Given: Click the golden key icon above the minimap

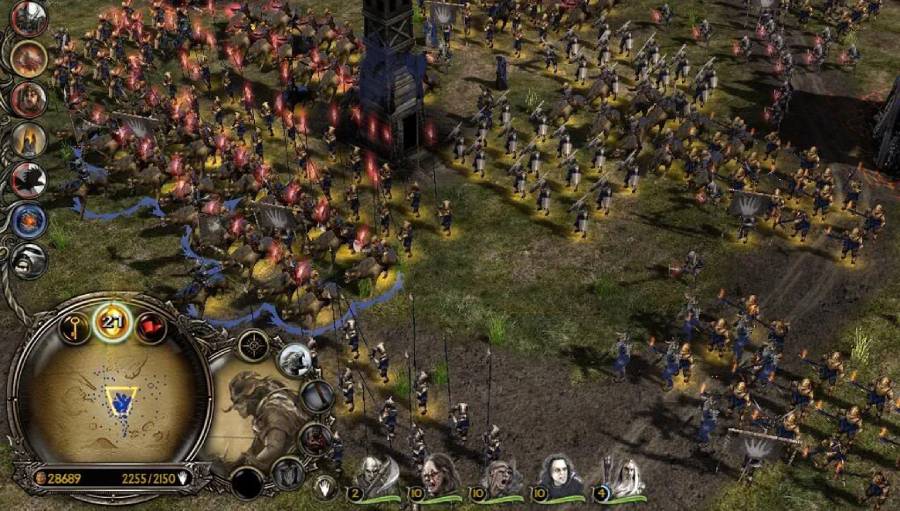Looking at the screenshot, I should (74, 327).
